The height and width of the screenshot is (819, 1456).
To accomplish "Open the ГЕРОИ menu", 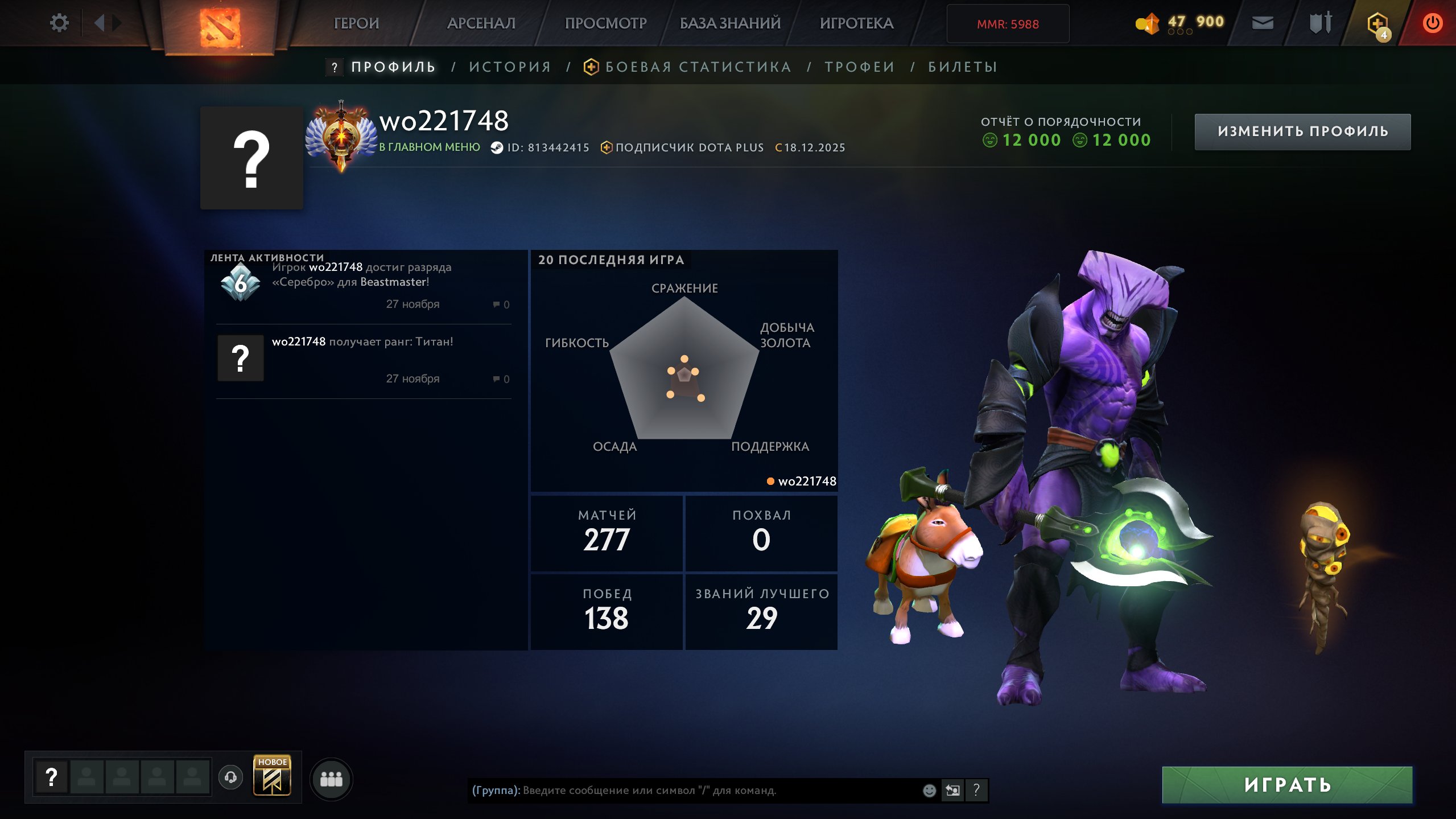I will (356, 23).
